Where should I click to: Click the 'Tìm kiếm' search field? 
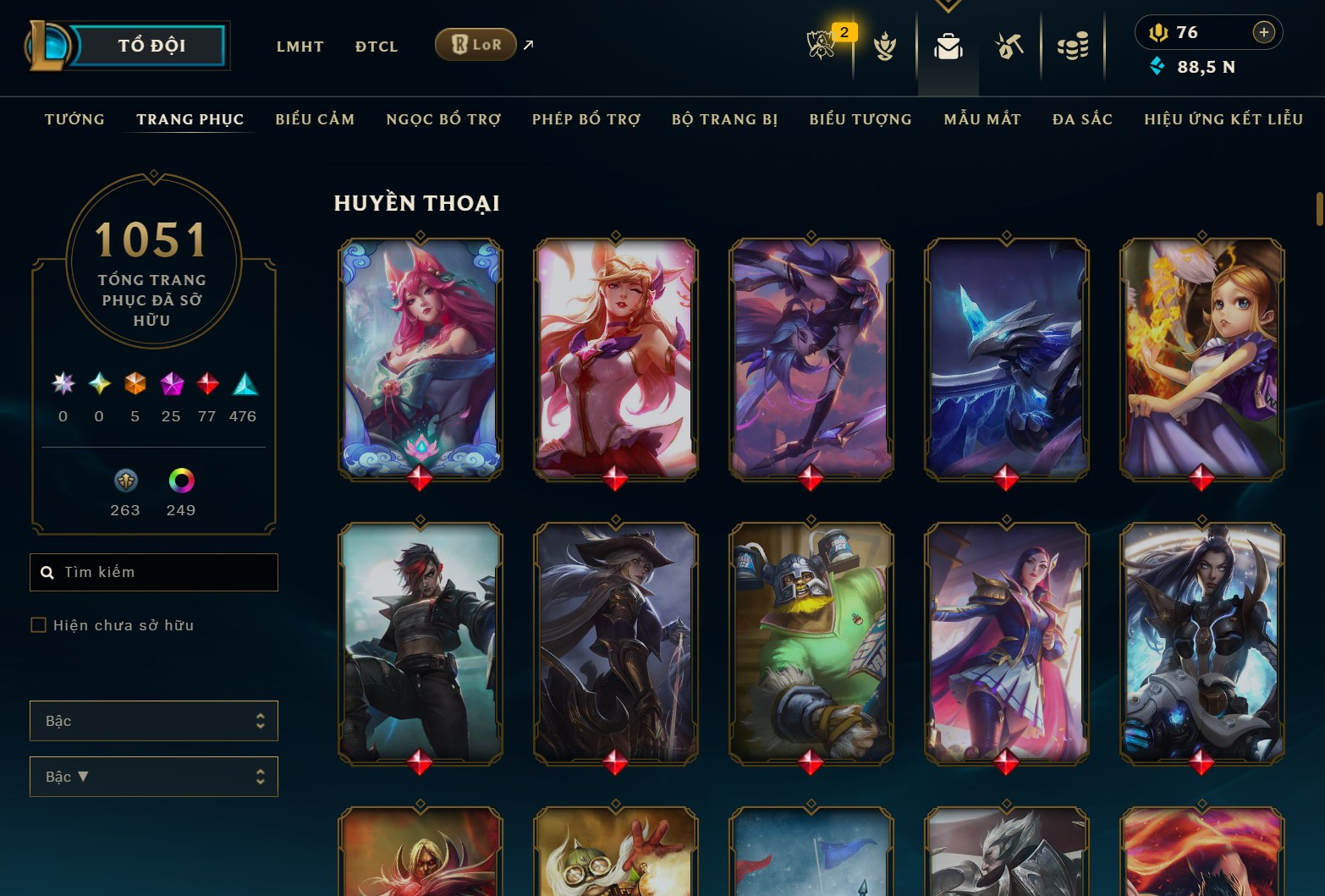pos(153,572)
